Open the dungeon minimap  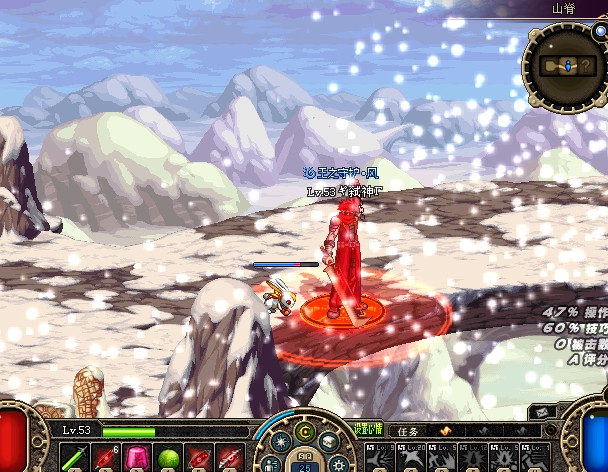coord(564,65)
